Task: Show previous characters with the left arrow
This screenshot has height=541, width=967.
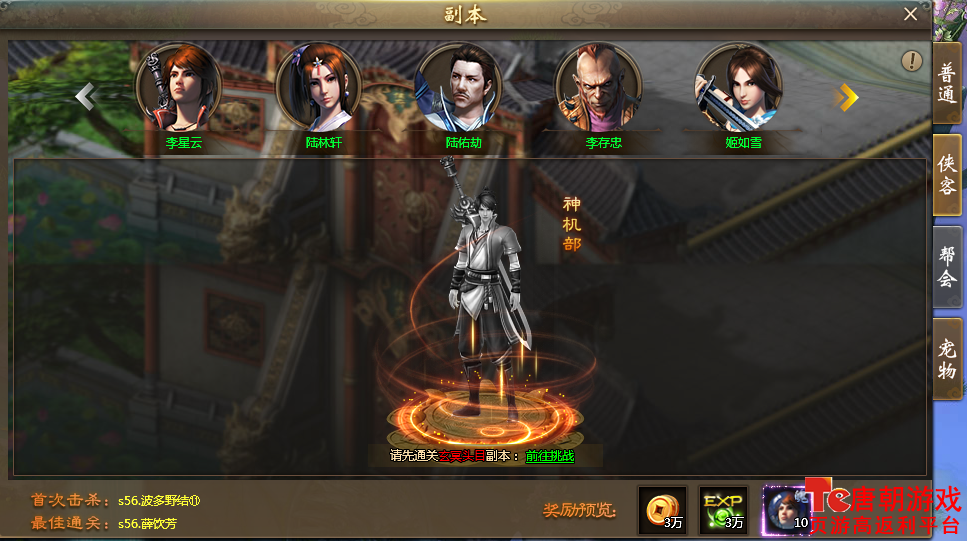Action: pyautogui.click(x=86, y=96)
